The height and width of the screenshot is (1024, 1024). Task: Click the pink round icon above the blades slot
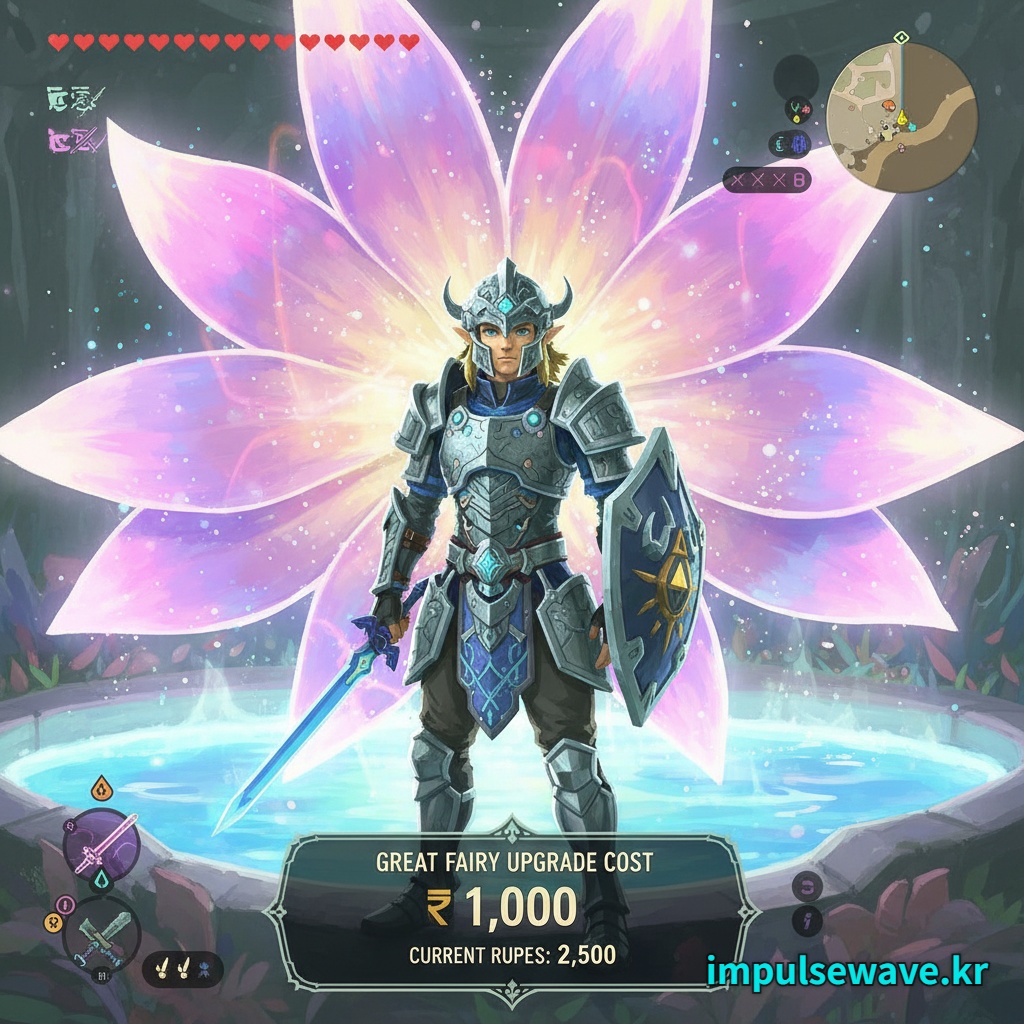tap(66, 905)
